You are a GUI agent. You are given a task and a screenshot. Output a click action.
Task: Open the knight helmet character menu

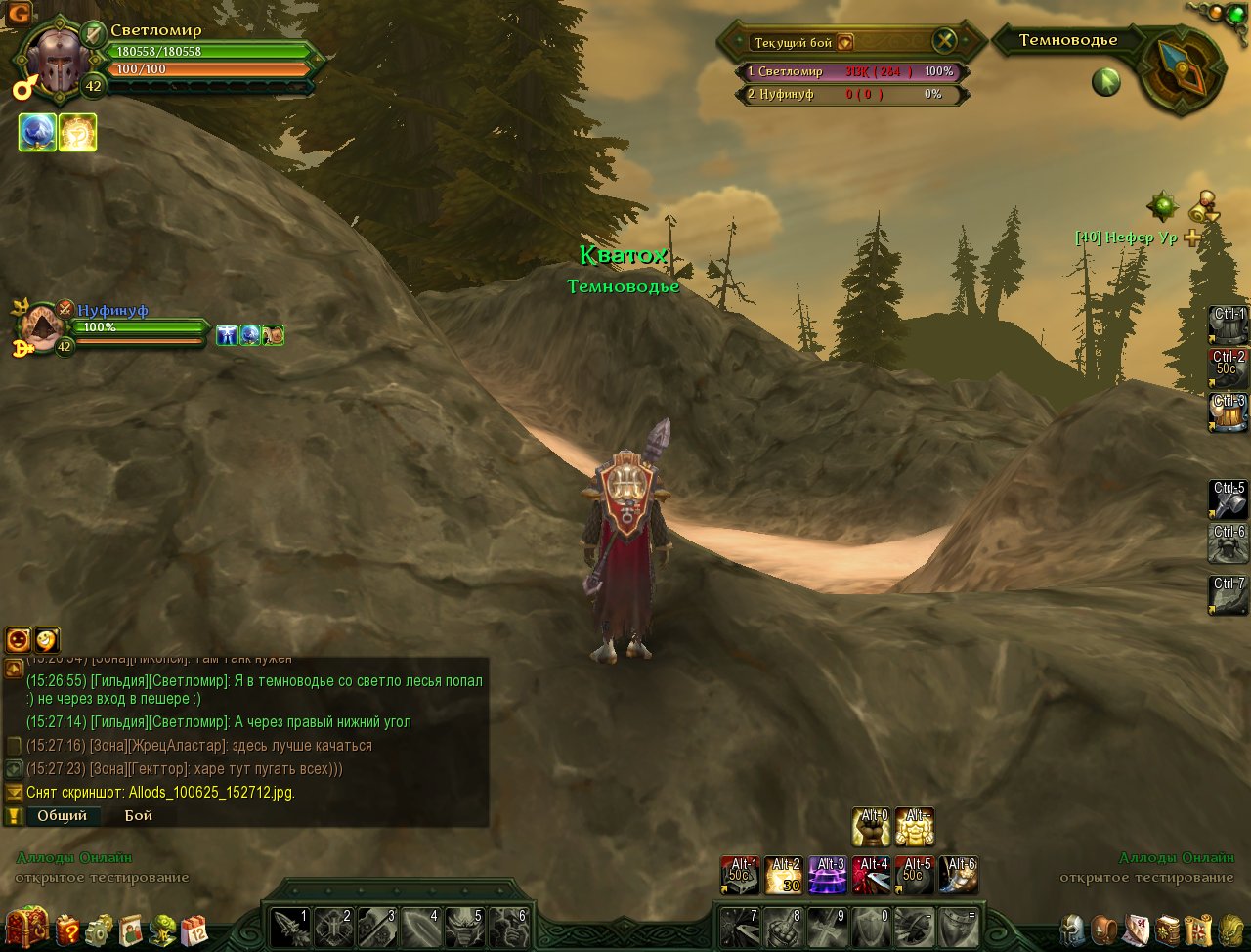(1073, 929)
